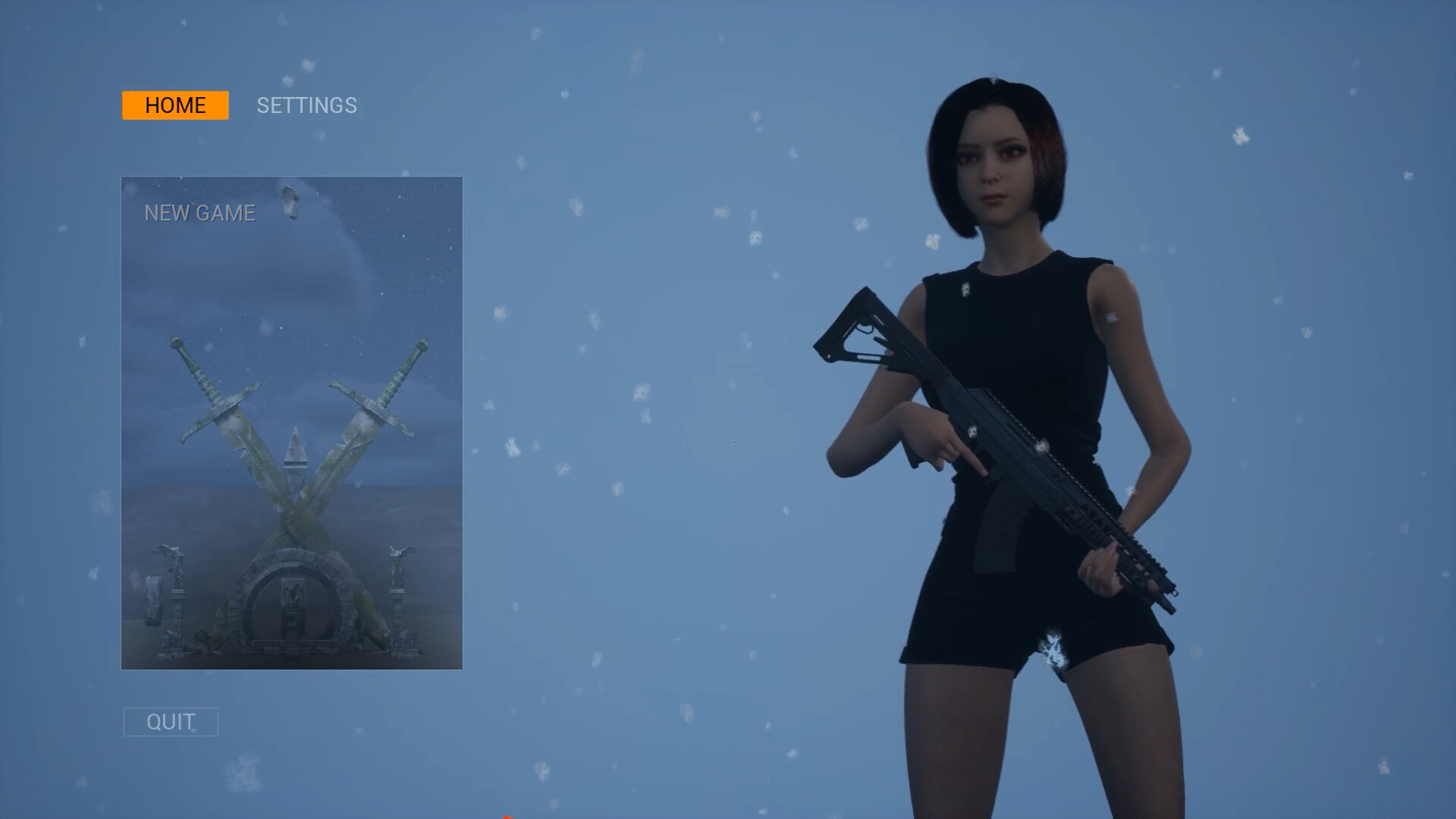The width and height of the screenshot is (1456, 819).
Task: Open the SETTINGS tab
Action: pos(306,105)
